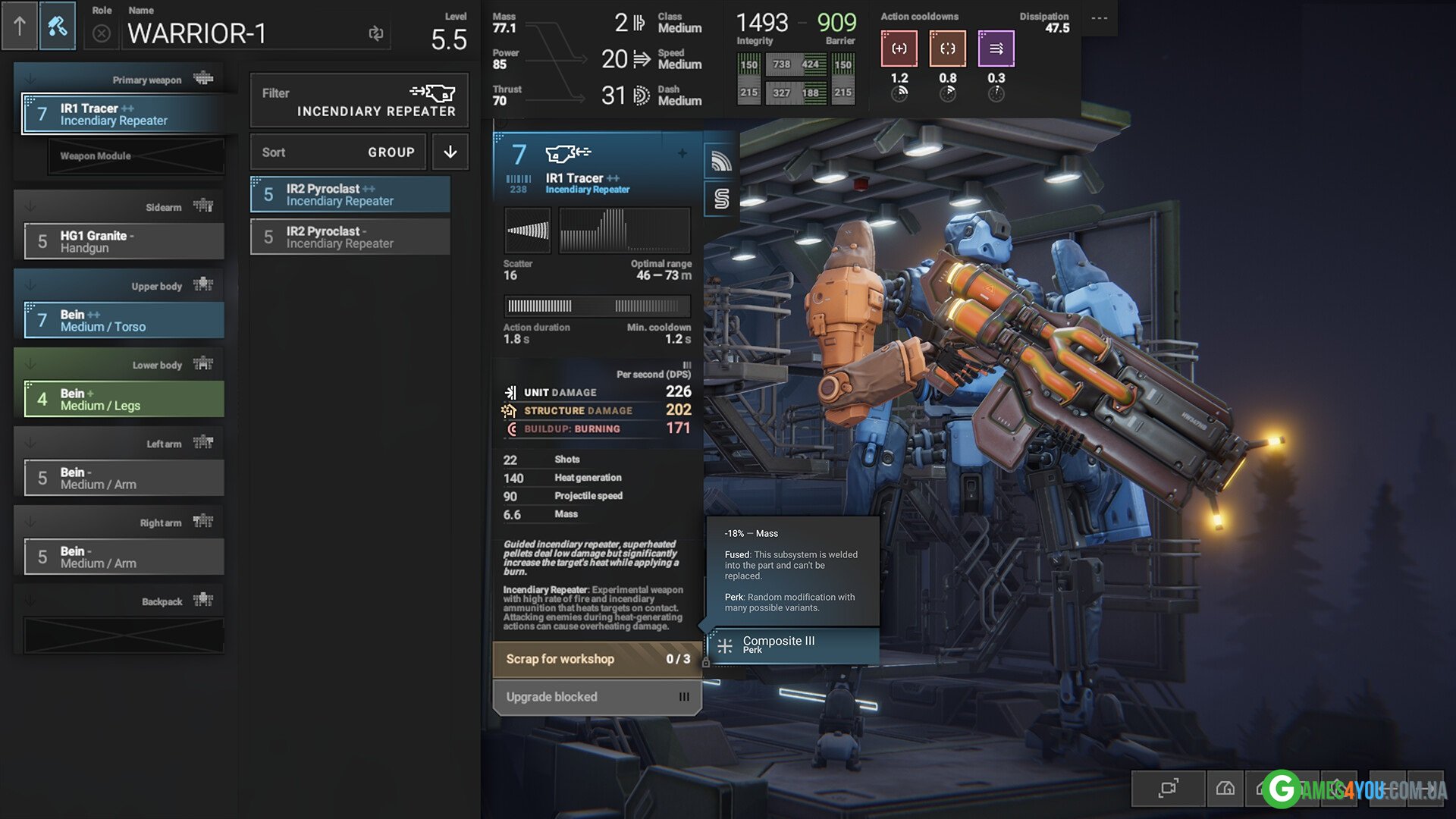Screen dimensions: 1456x819
Task: Open the three-dots options menu
Action: [1099, 18]
